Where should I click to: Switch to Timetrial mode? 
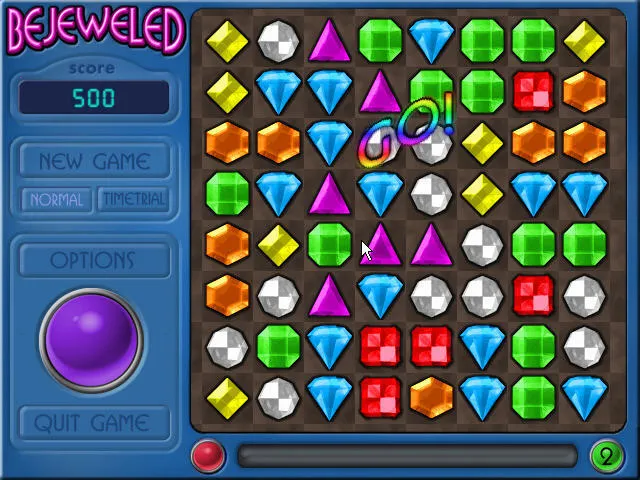[x=133, y=199]
